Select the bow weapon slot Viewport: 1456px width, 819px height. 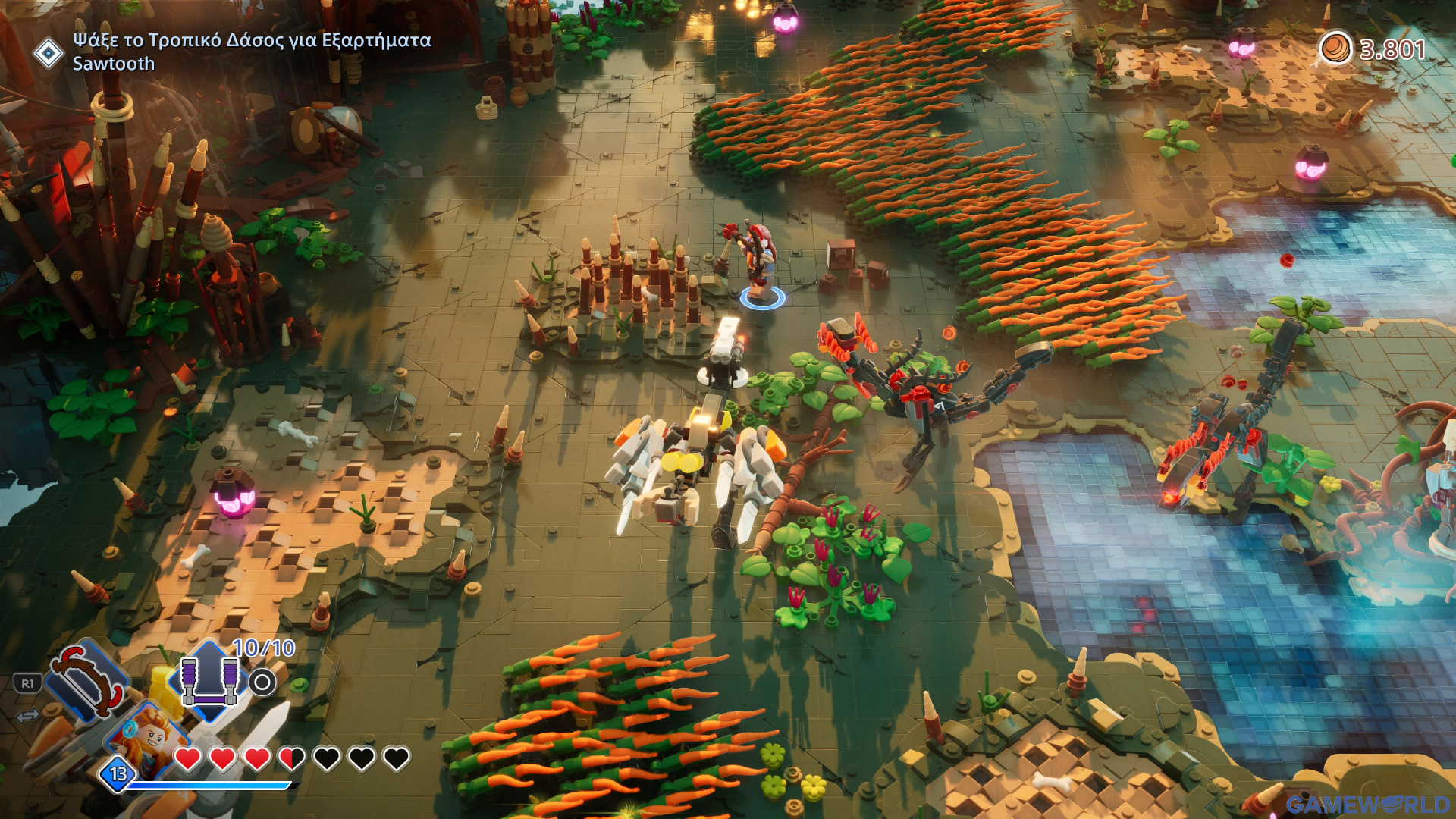(x=86, y=680)
